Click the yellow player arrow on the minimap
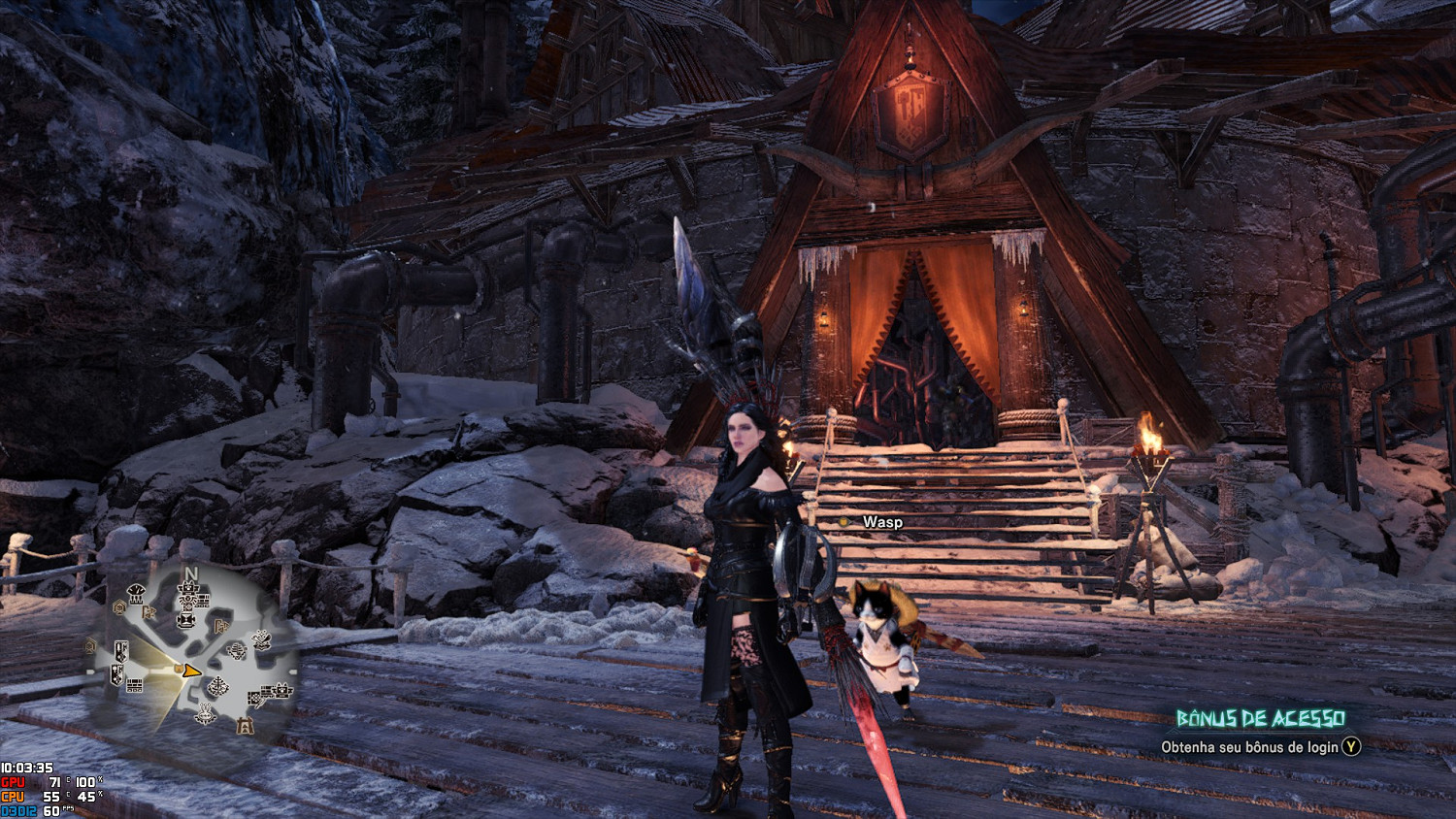 coord(191,671)
